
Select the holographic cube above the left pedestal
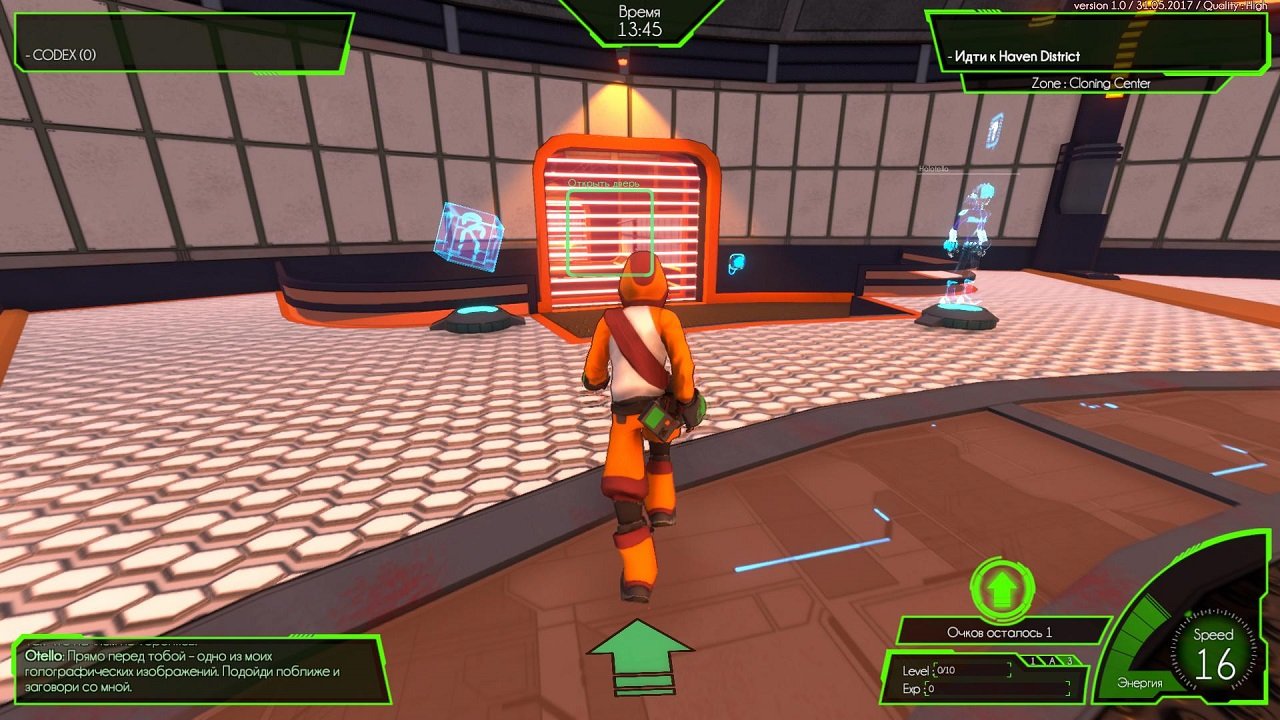[468, 237]
